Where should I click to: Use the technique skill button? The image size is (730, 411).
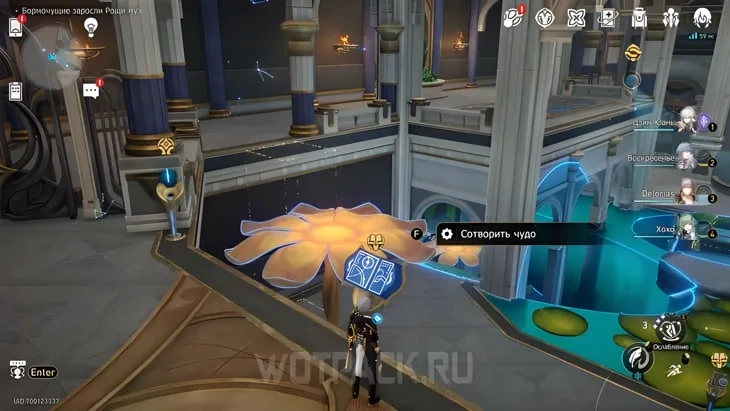(672, 328)
